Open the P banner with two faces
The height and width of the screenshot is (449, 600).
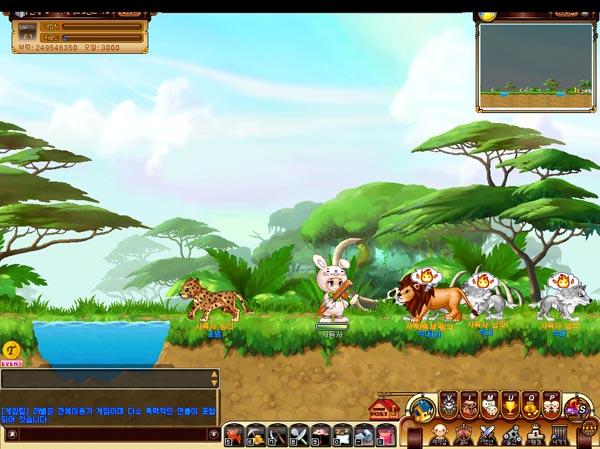552,404
